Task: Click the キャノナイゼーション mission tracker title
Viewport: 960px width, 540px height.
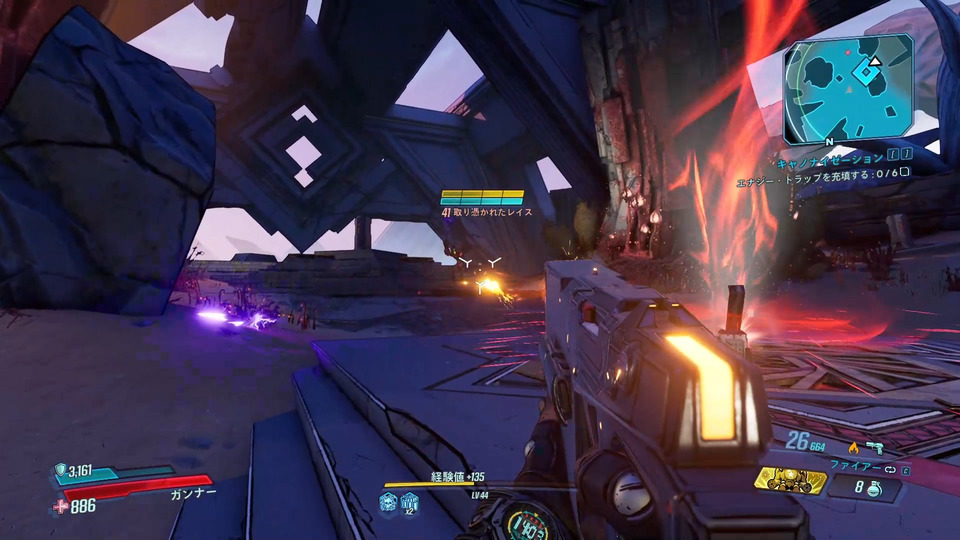Action: pyautogui.click(x=830, y=158)
